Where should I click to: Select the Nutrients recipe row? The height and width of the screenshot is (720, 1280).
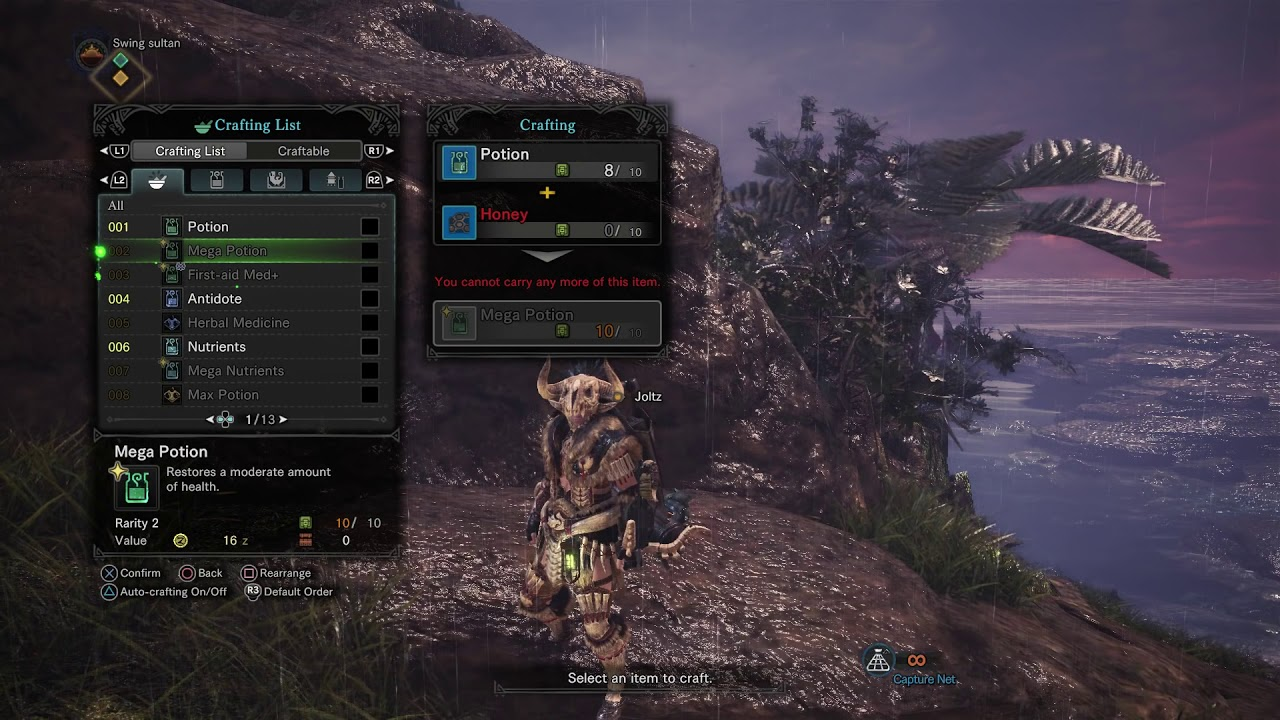pos(246,347)
